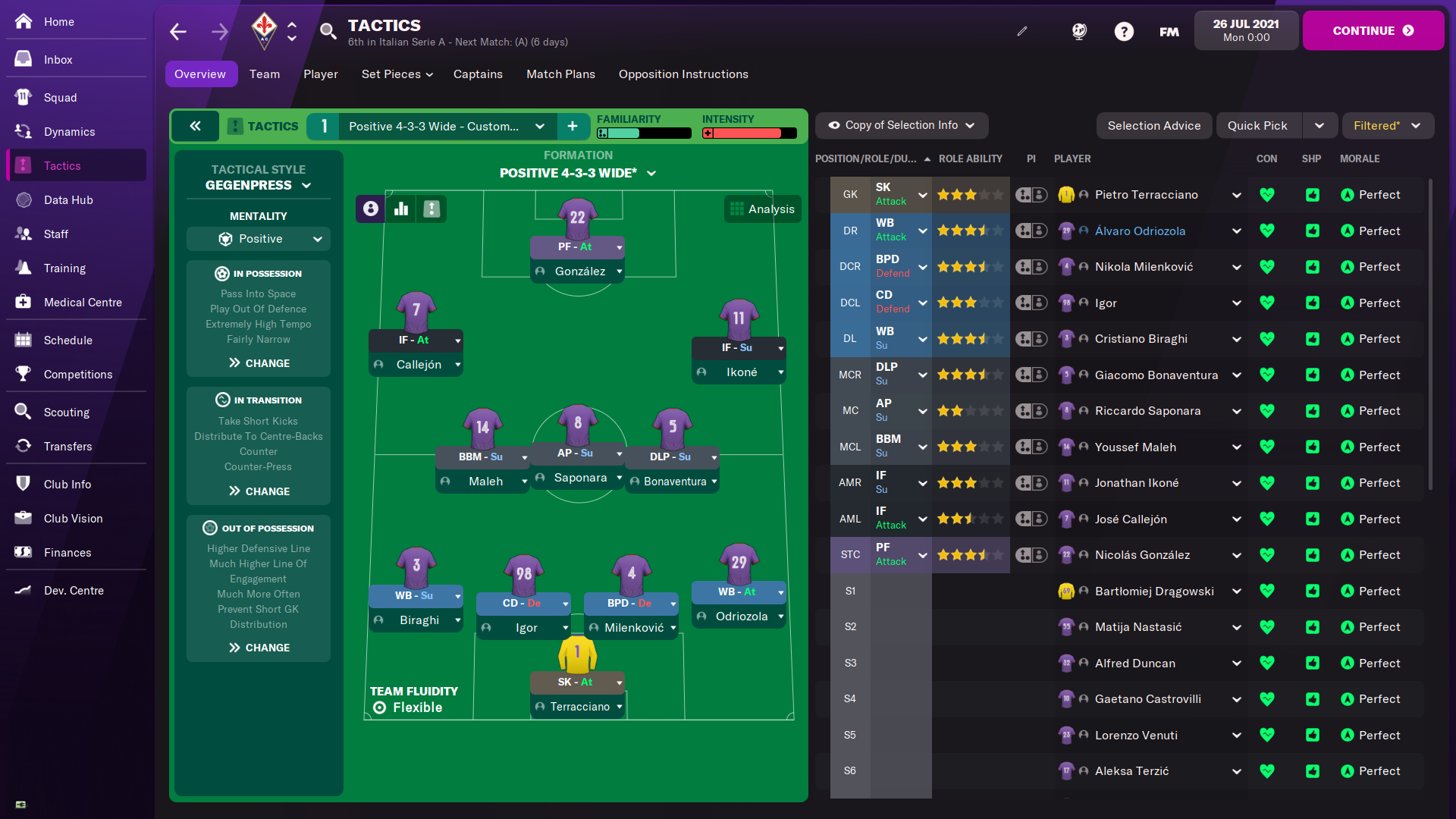Open the Positive 4-3-3 Wide formation dropdown

[577, 173]
